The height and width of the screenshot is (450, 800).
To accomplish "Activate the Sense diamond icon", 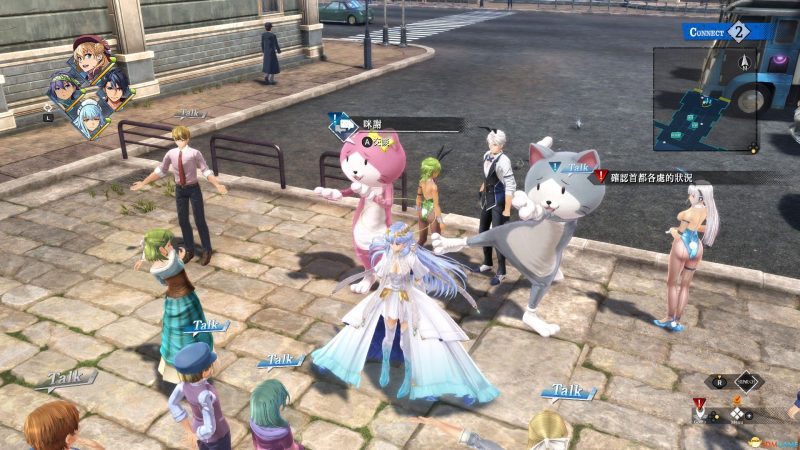I will click(746, 381).
